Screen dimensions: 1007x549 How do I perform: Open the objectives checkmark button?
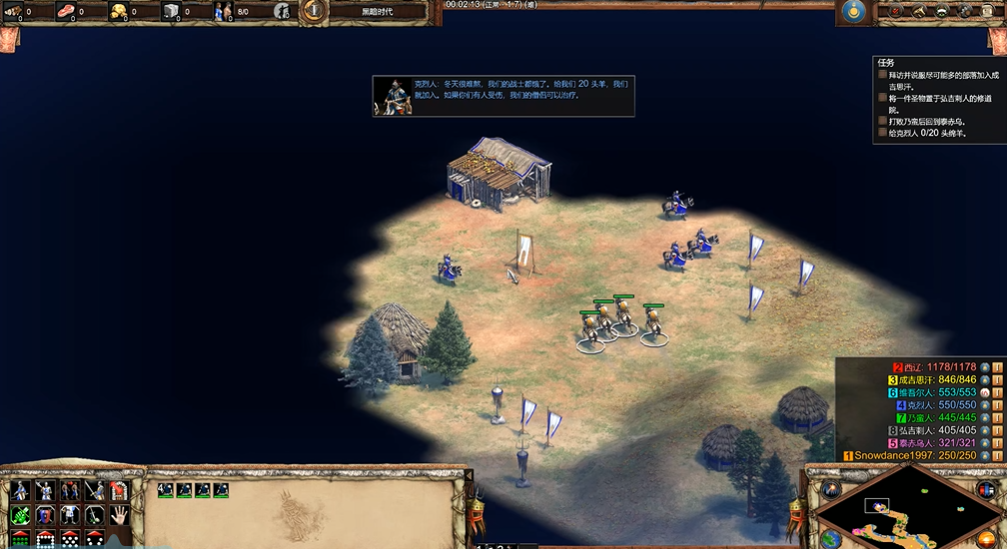[x=895, y=11]
